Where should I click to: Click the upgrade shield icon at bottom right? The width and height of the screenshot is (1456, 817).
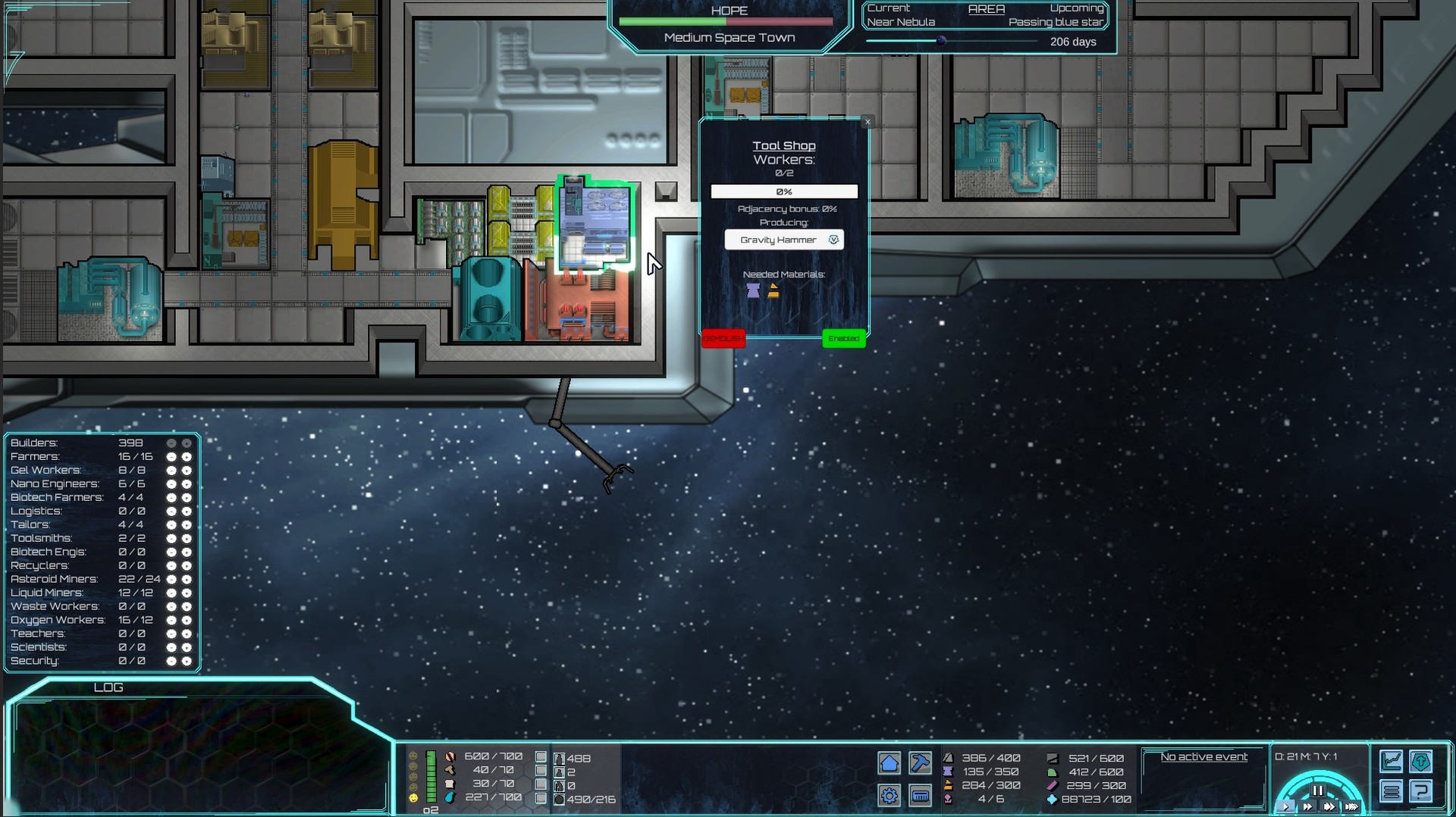tap(1421, 761)
